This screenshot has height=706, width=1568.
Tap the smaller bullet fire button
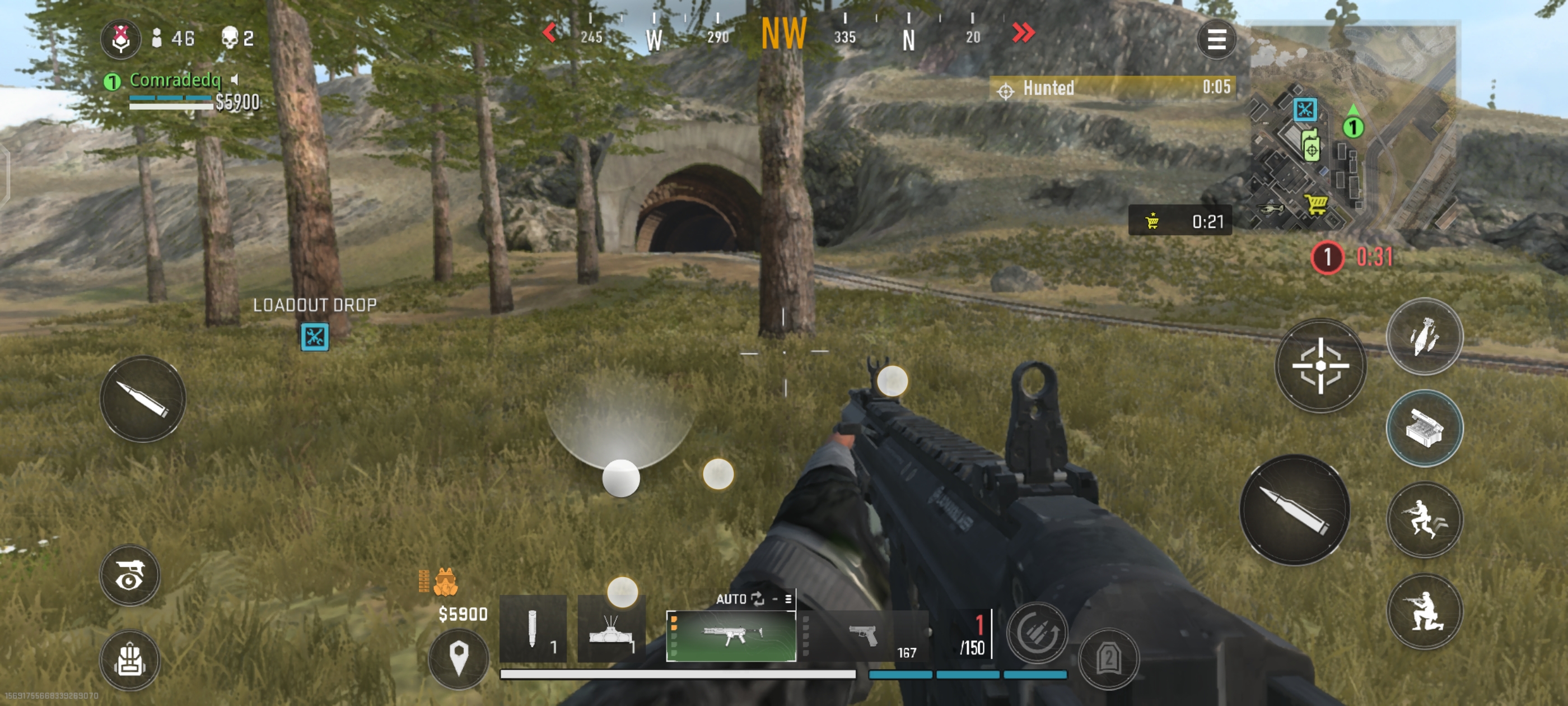click(143, 400)
